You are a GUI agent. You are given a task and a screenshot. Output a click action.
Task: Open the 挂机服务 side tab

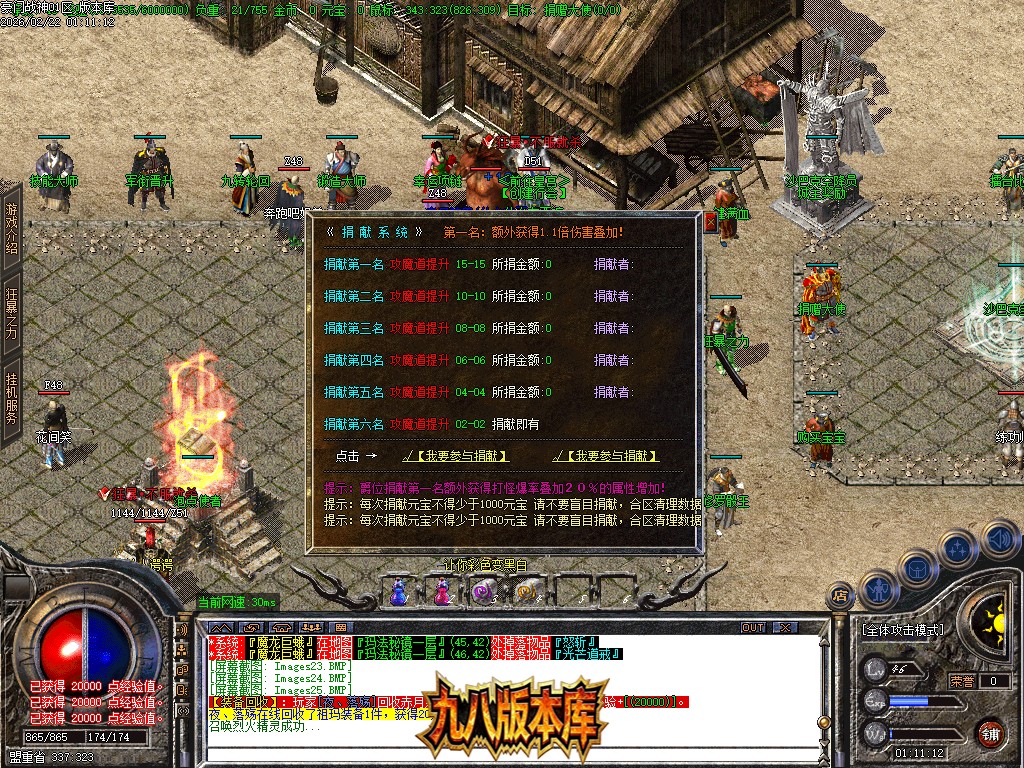11,398
